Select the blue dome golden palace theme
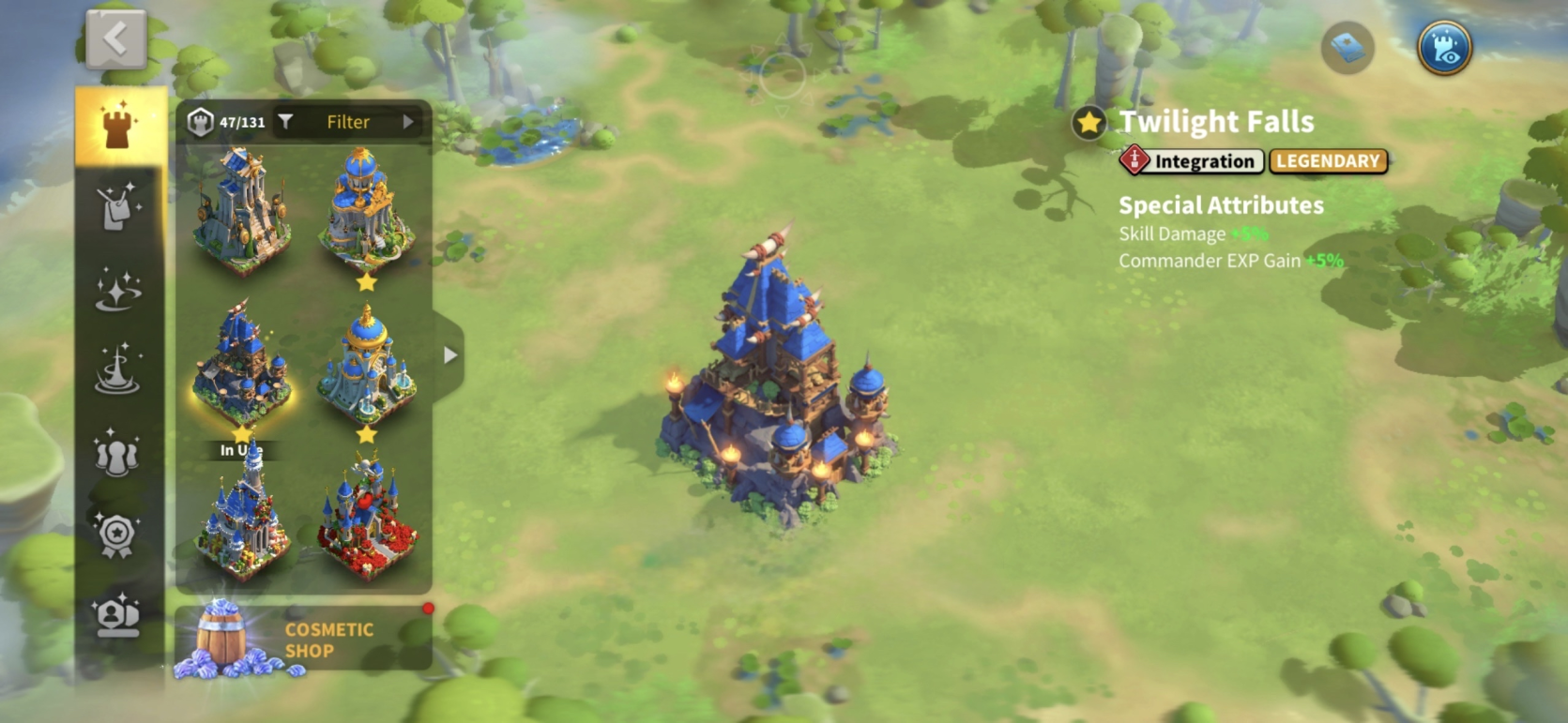Viewport: 1568px width, 723px height. 366,211
